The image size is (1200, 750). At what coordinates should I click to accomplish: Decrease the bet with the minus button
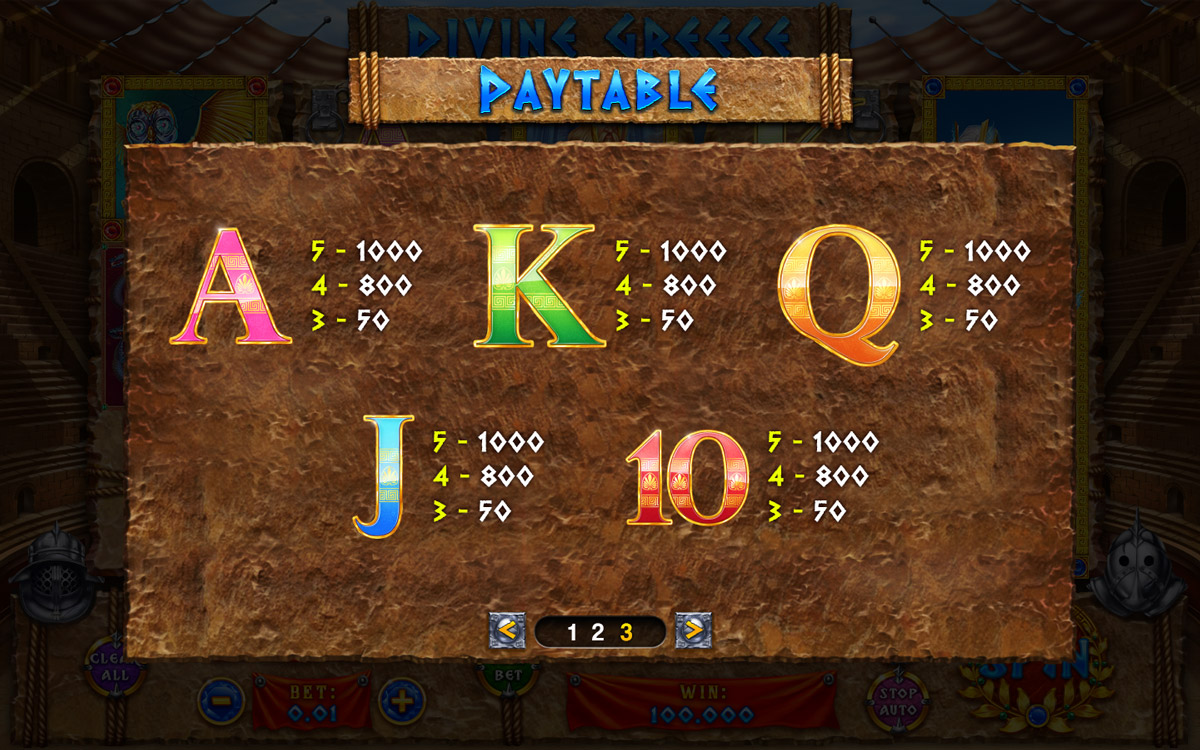[x=220, y=700]
